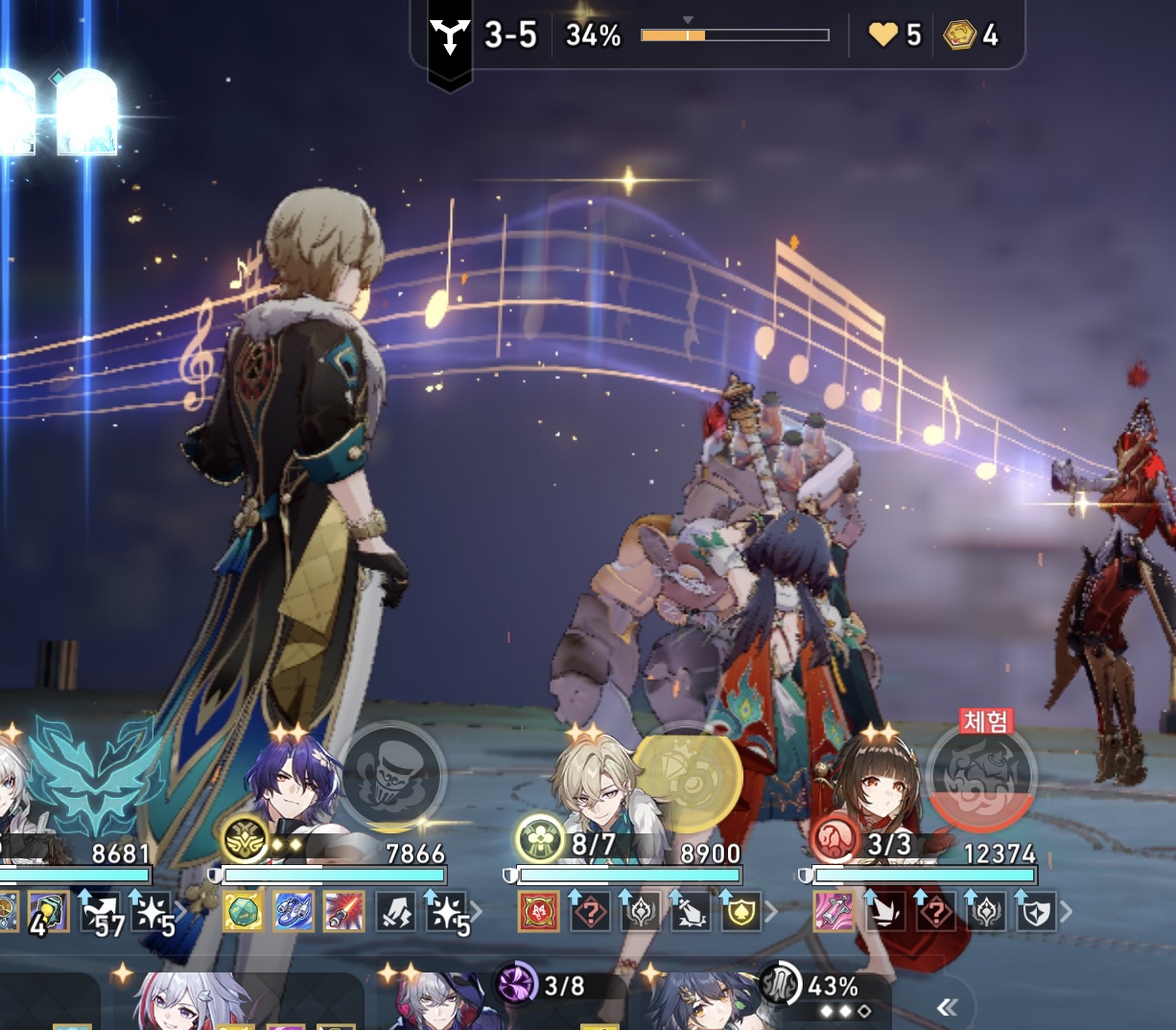The width and height of the screenshot is (1176, 1030).
Task: Tap the cyan winged emblem ultimate icon
Action: [96, 775]
